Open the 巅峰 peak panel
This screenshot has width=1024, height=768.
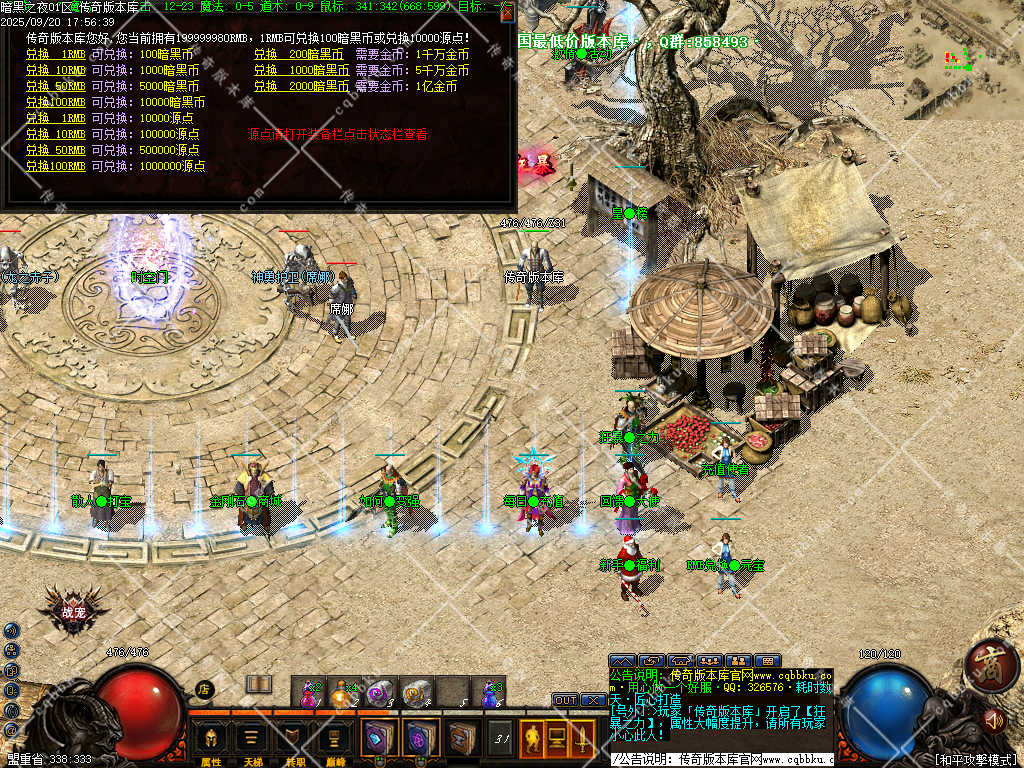click(x=336, y=741)
